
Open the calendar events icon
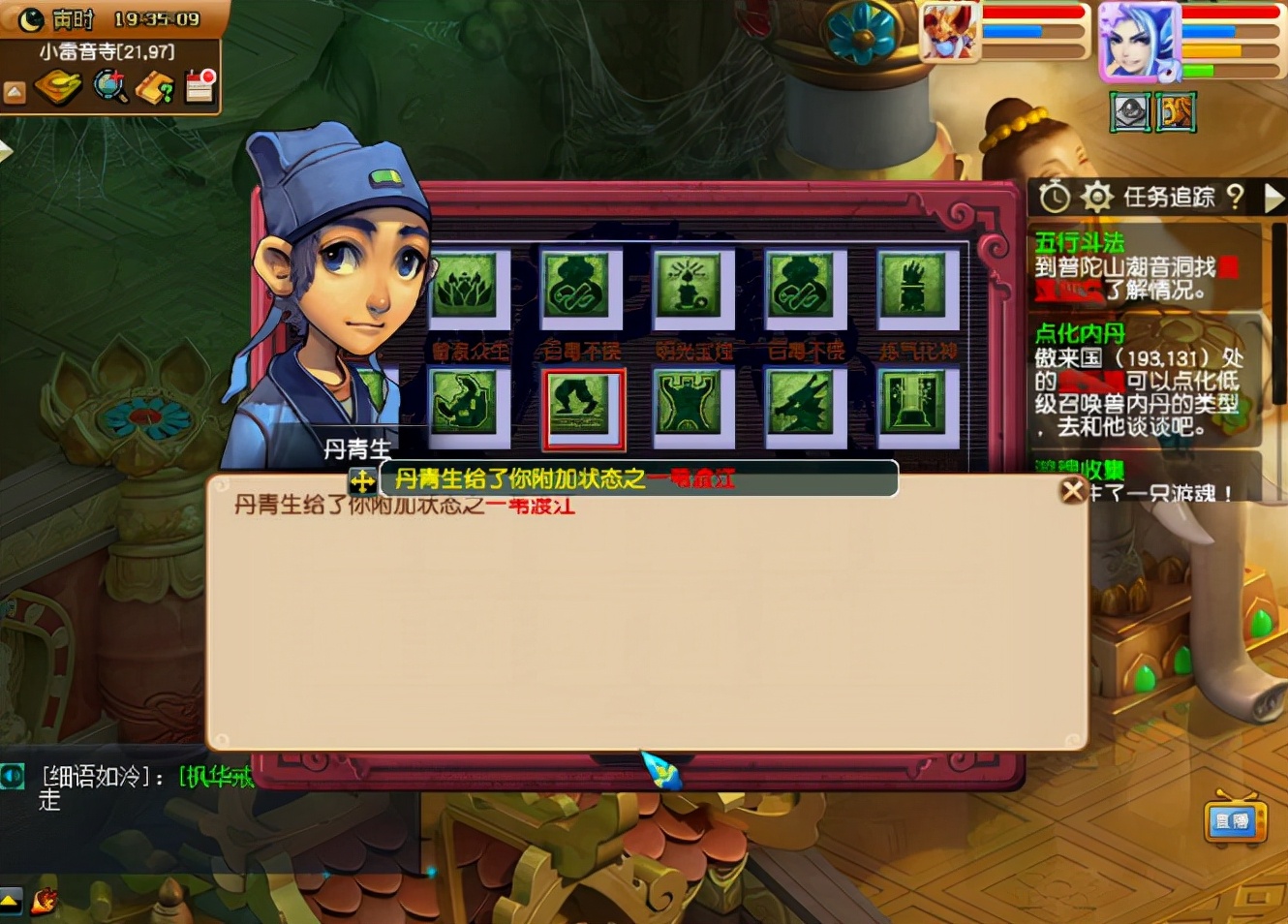pyautogui.click(x=200, y=86)
